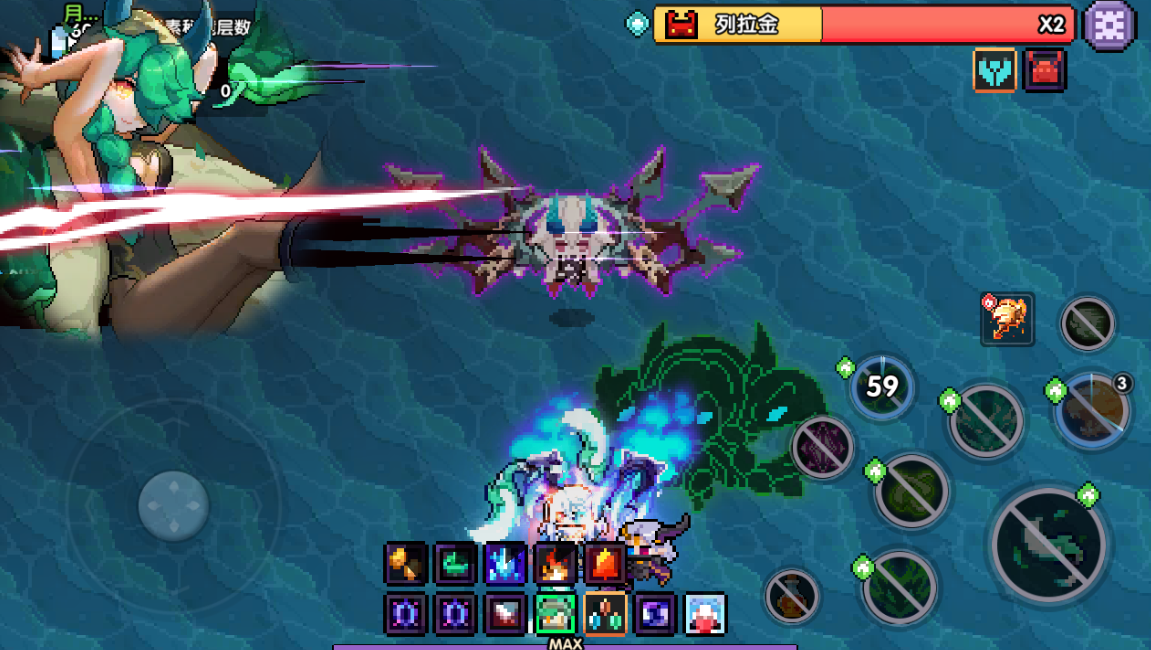
Task: Activate the purple rune skill button
Action: (823, 446)
